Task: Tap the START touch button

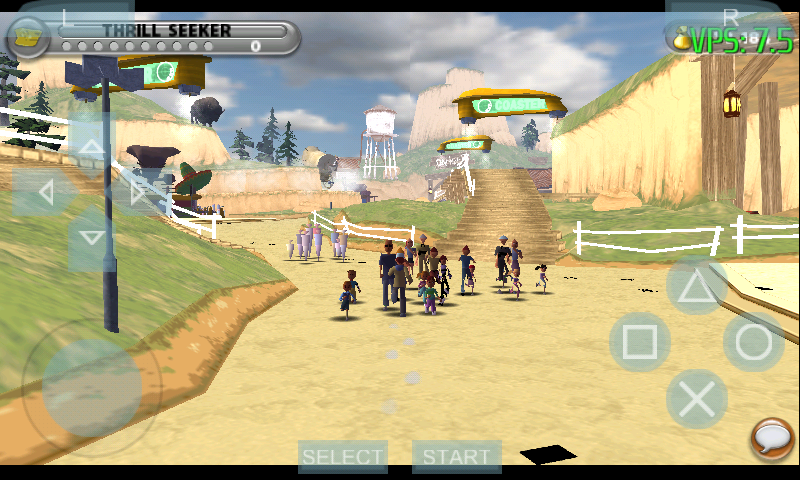Action: pos(457,457)
